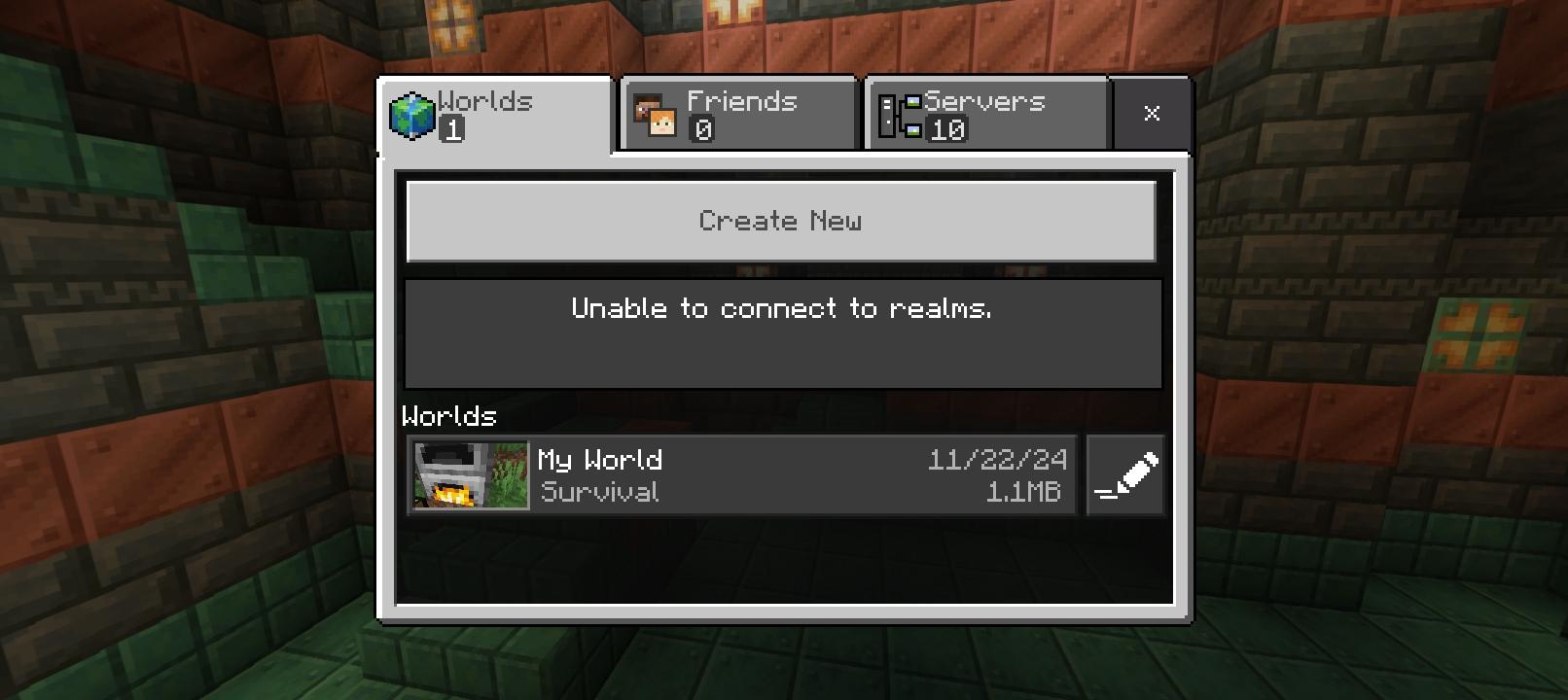Open My World survival save
Viewport: 1568px width, 700px height.
click(x=739, y=474)
